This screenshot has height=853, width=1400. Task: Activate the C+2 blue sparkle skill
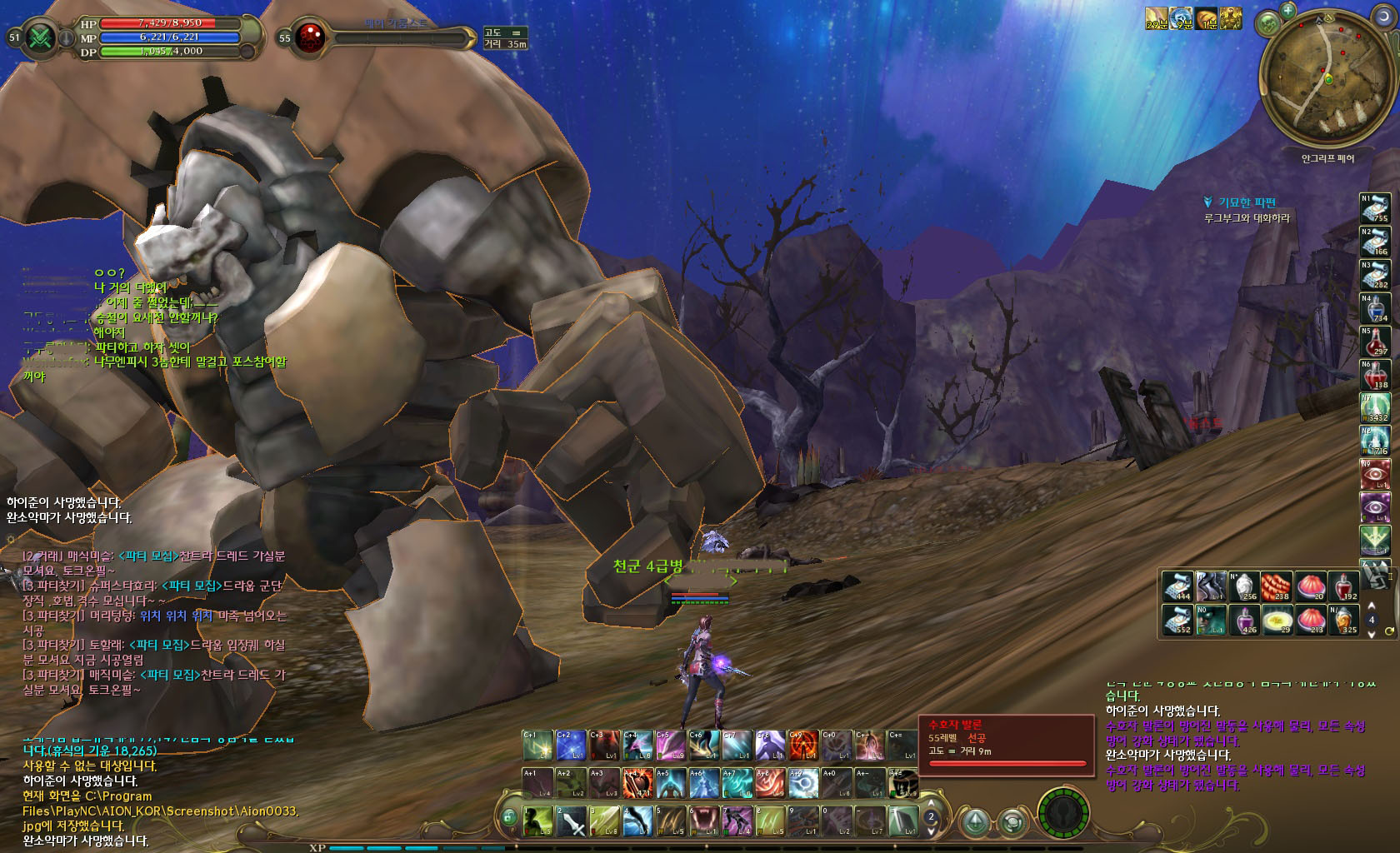572,746
